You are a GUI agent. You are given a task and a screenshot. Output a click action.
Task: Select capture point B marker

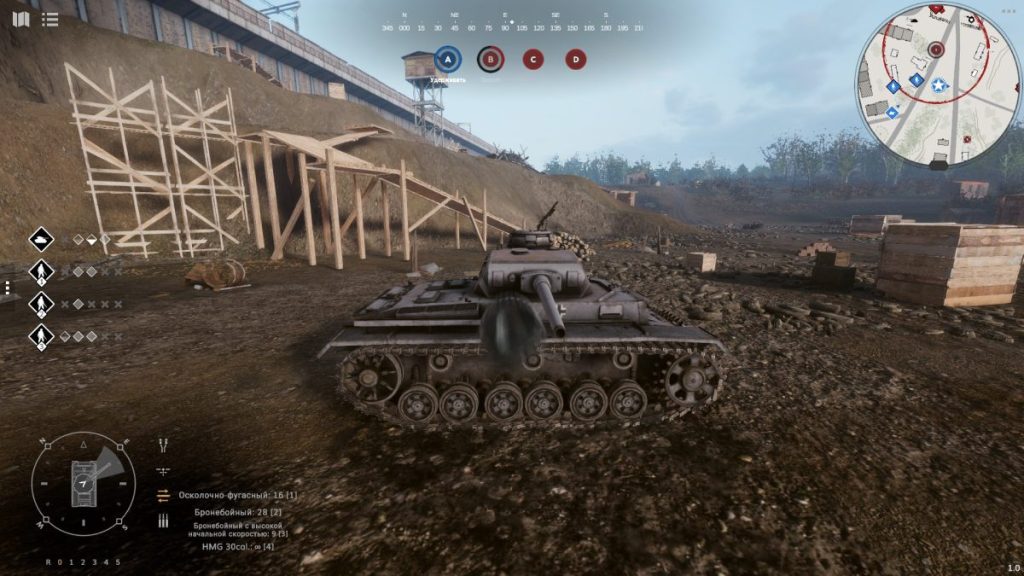pyautogui.click(x=490, y=59)
